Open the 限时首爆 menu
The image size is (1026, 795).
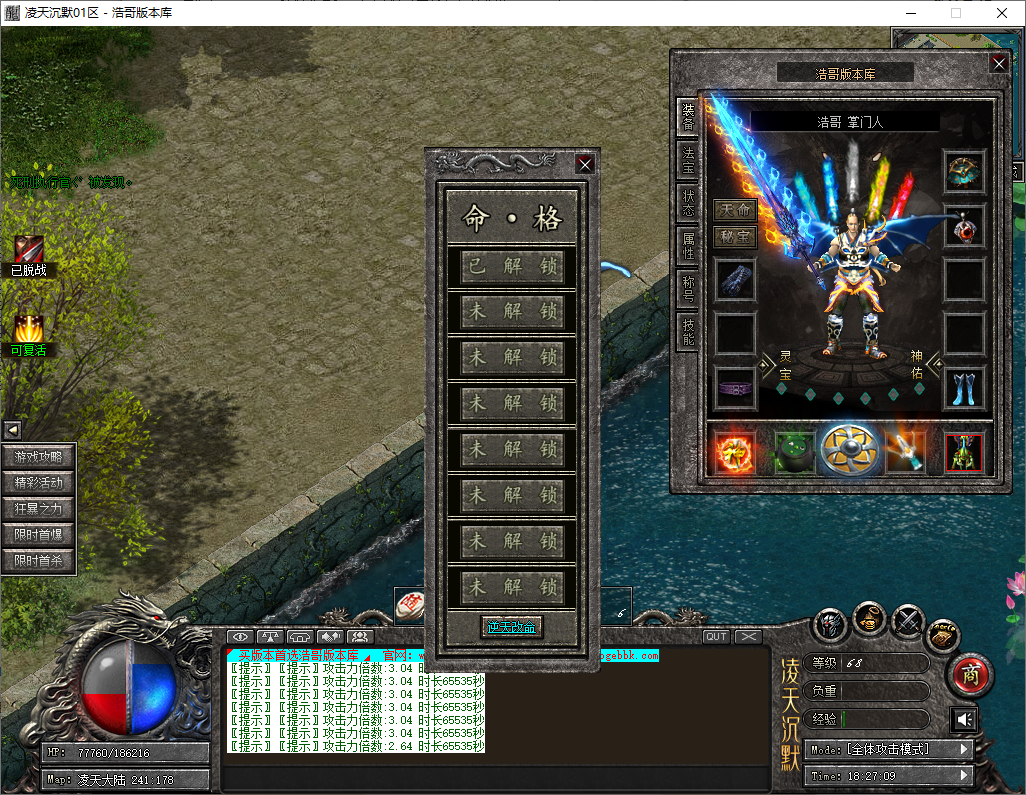[39, 535]
